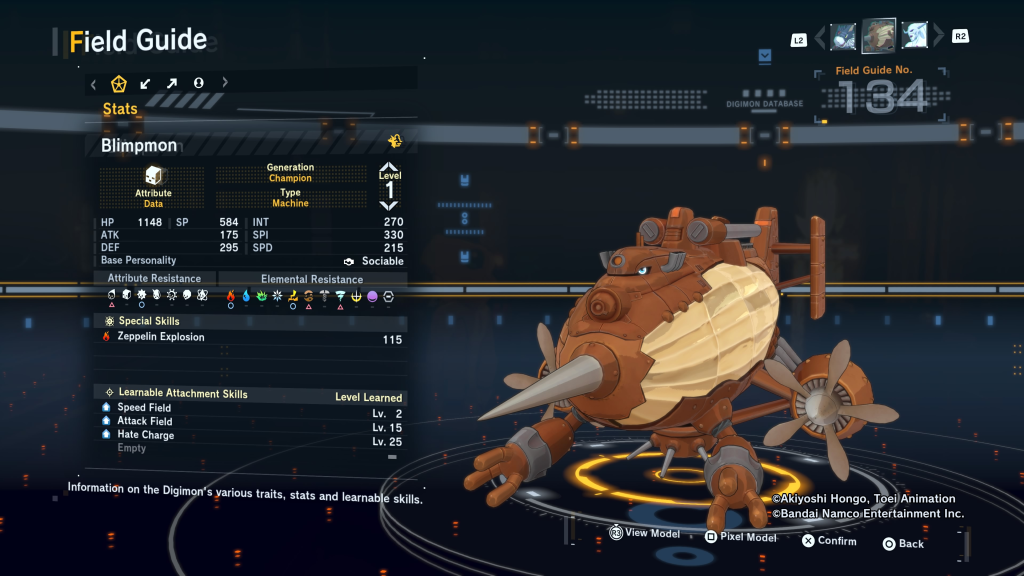Go to the previous tab with left chevron

(93, 83)
